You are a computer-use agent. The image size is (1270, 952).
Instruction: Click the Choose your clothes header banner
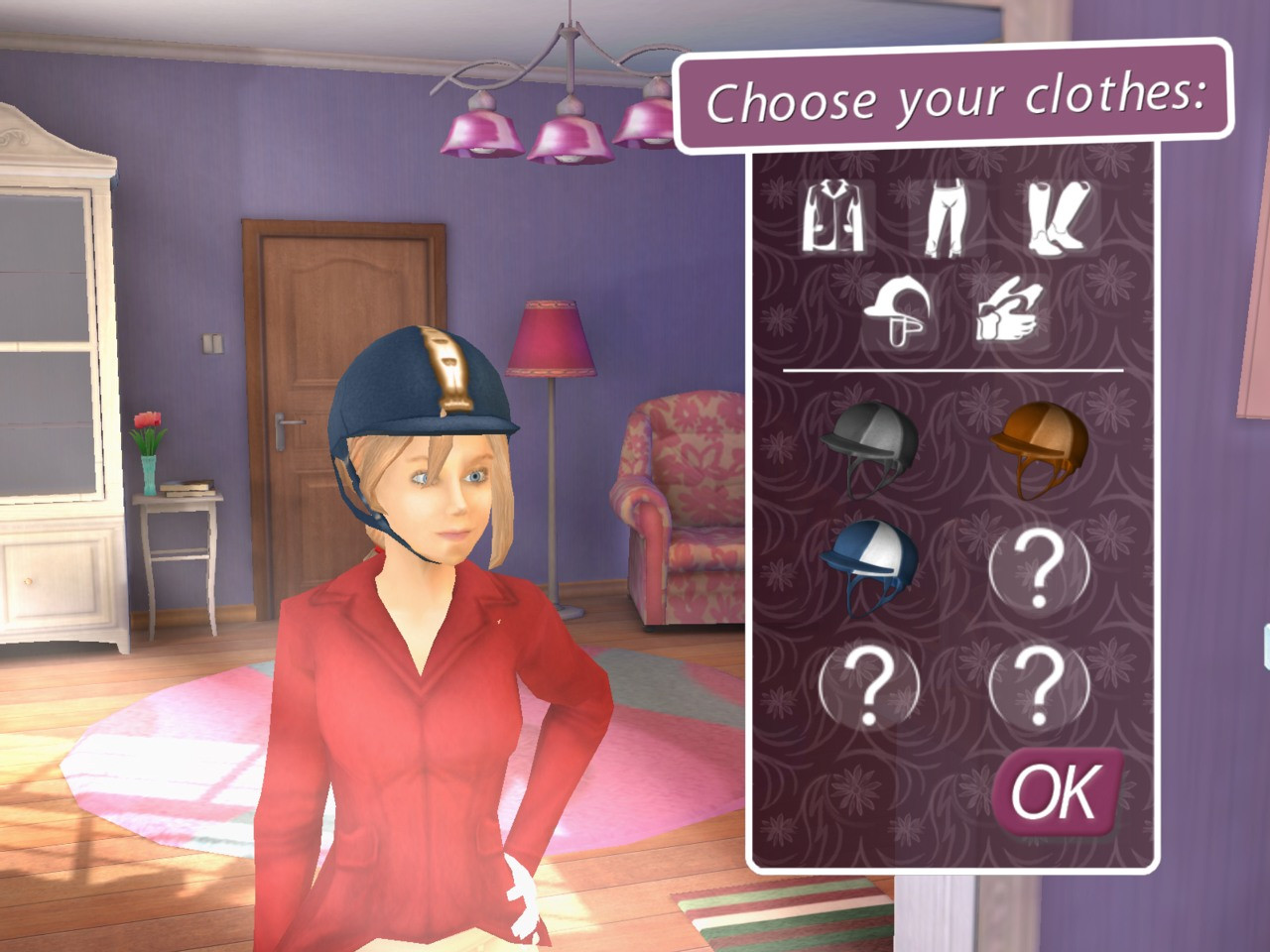click(957, 99)
